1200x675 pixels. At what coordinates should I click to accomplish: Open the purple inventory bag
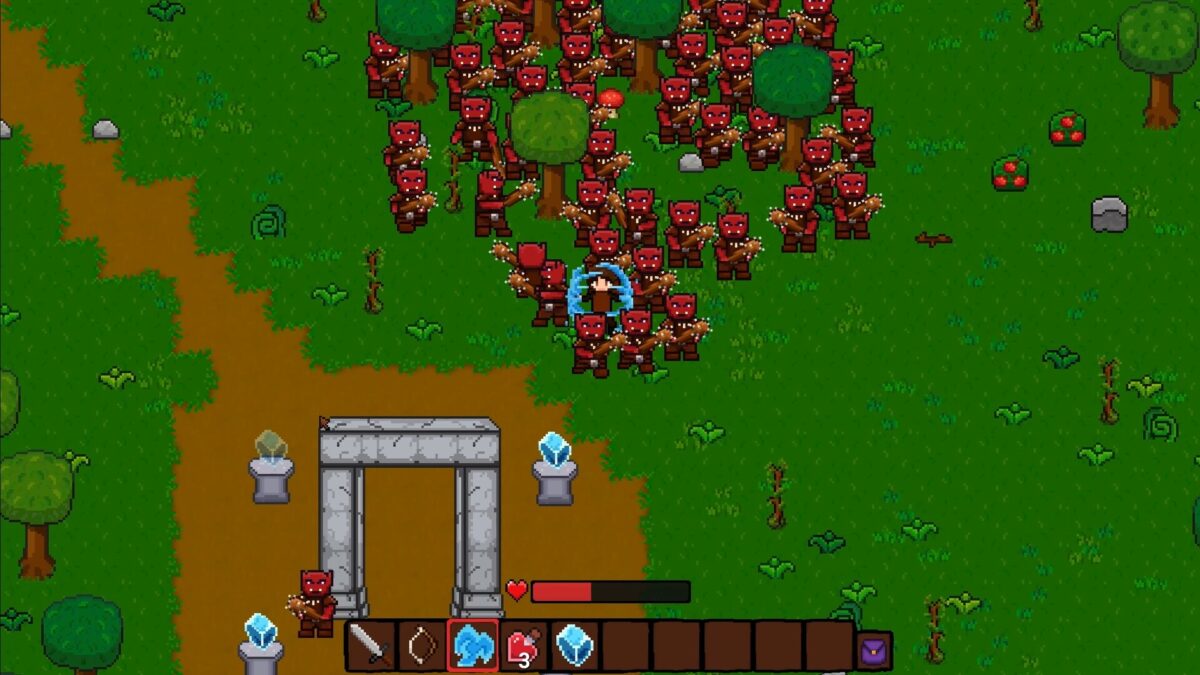pos(874,649)
